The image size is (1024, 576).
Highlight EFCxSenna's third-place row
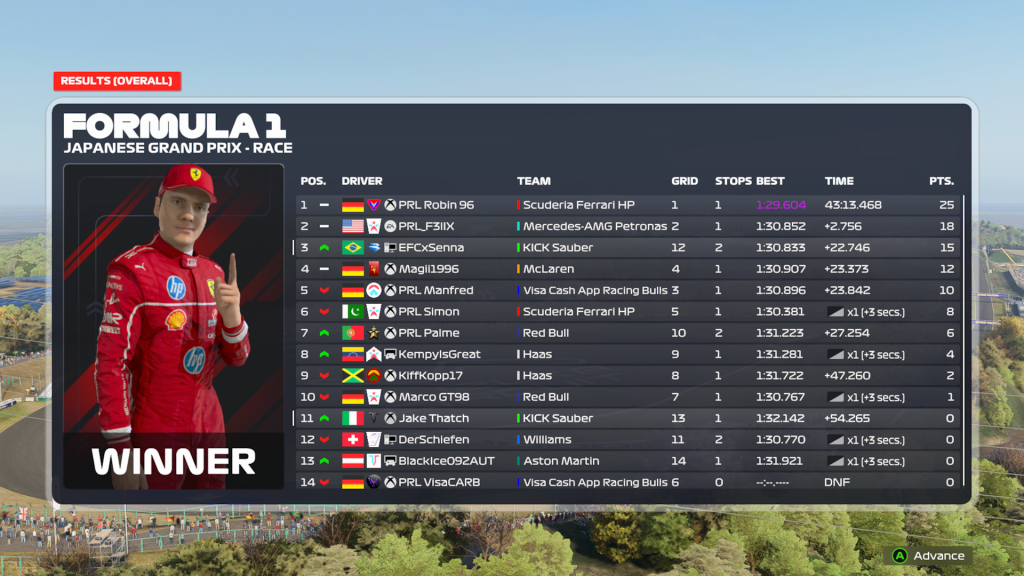point(630,247)
